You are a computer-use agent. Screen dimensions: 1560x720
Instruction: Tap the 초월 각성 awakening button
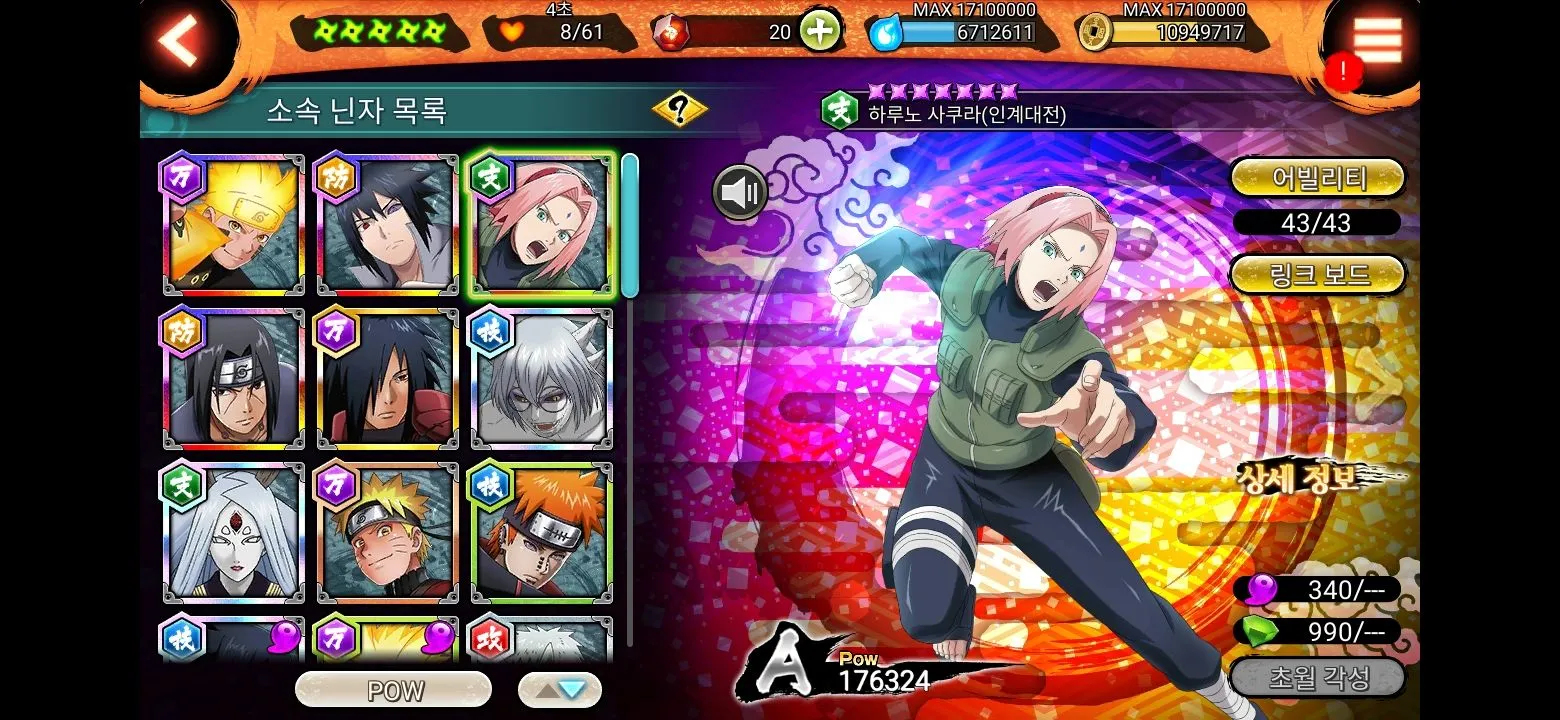[1317, 679]
